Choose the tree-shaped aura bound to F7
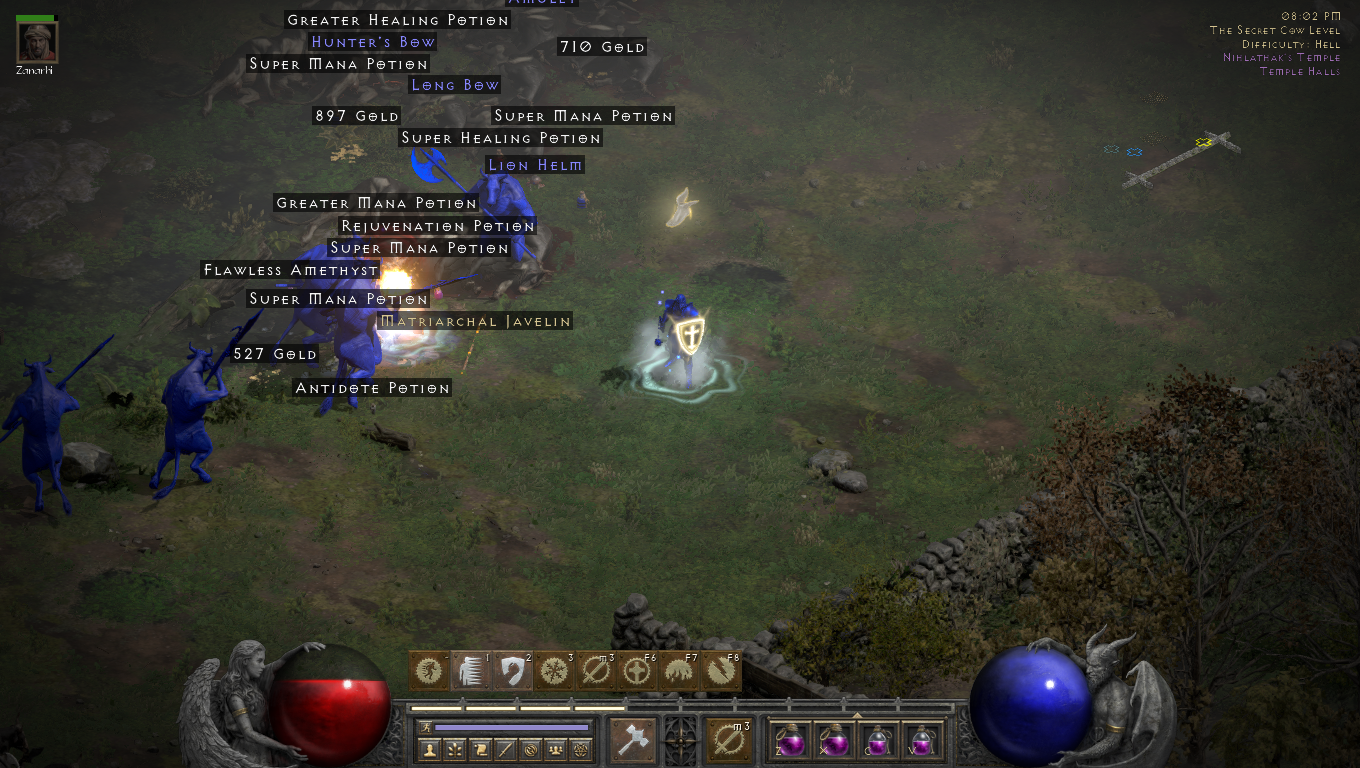 [679, 671]
